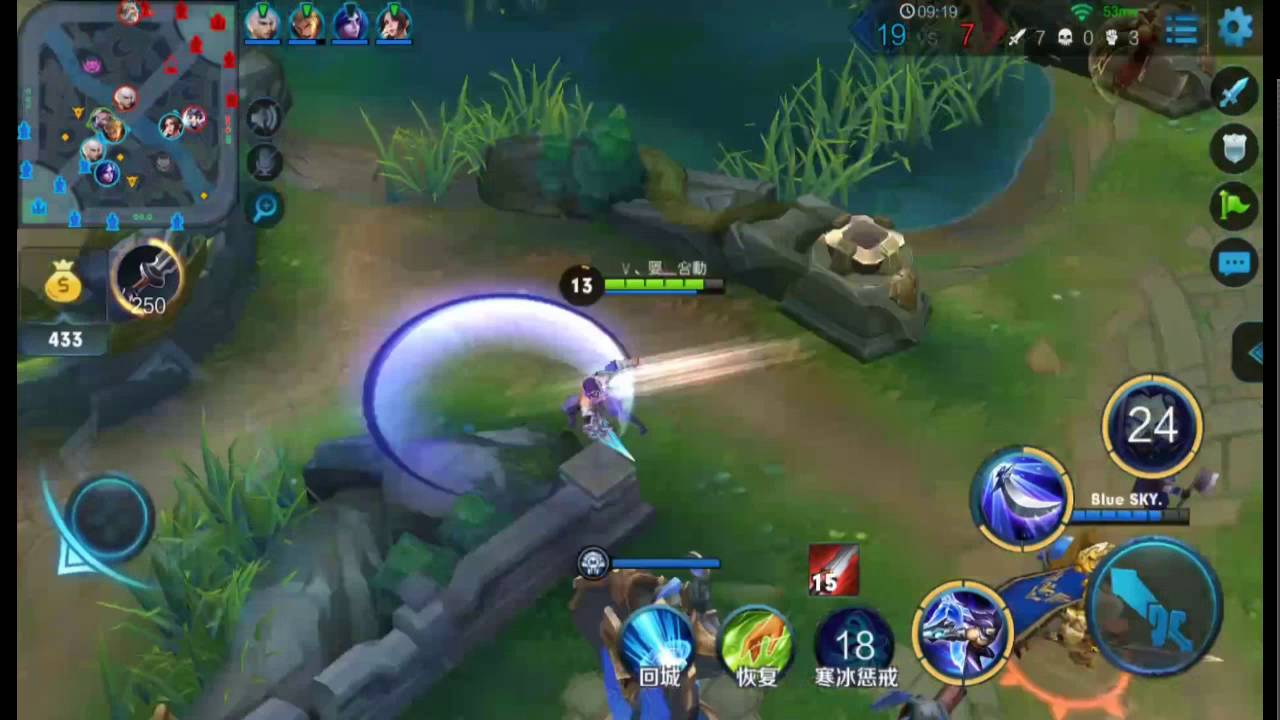Open the blue chat message button
The width and height of the screenshot is (1280, 720).
[1234, 264]
